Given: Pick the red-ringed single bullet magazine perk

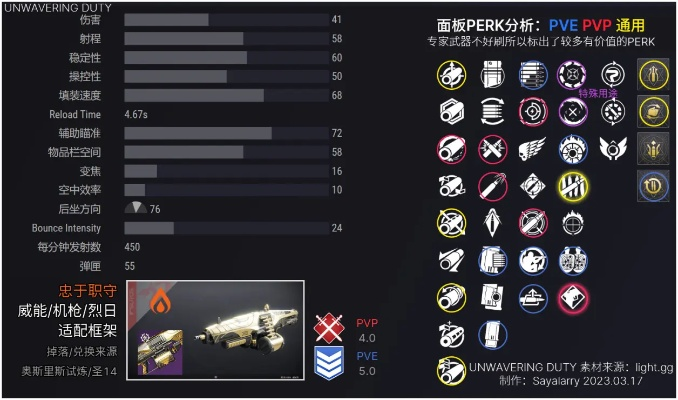Looking at the screenshot, I should 450,149.
